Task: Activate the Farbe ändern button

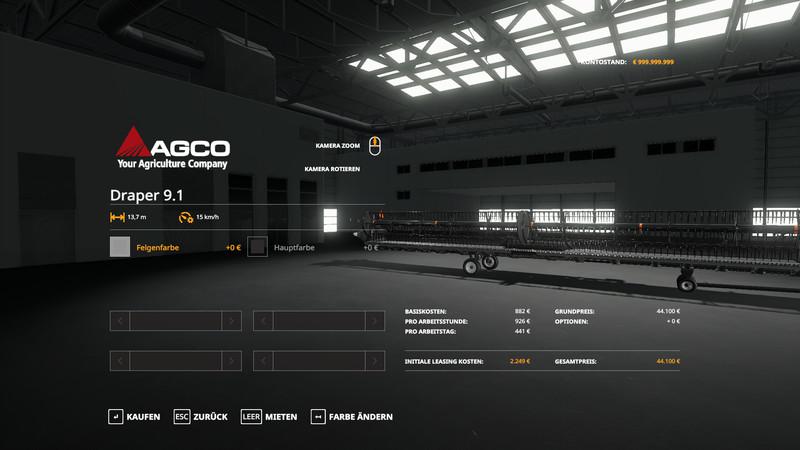Action: point(352,416)
